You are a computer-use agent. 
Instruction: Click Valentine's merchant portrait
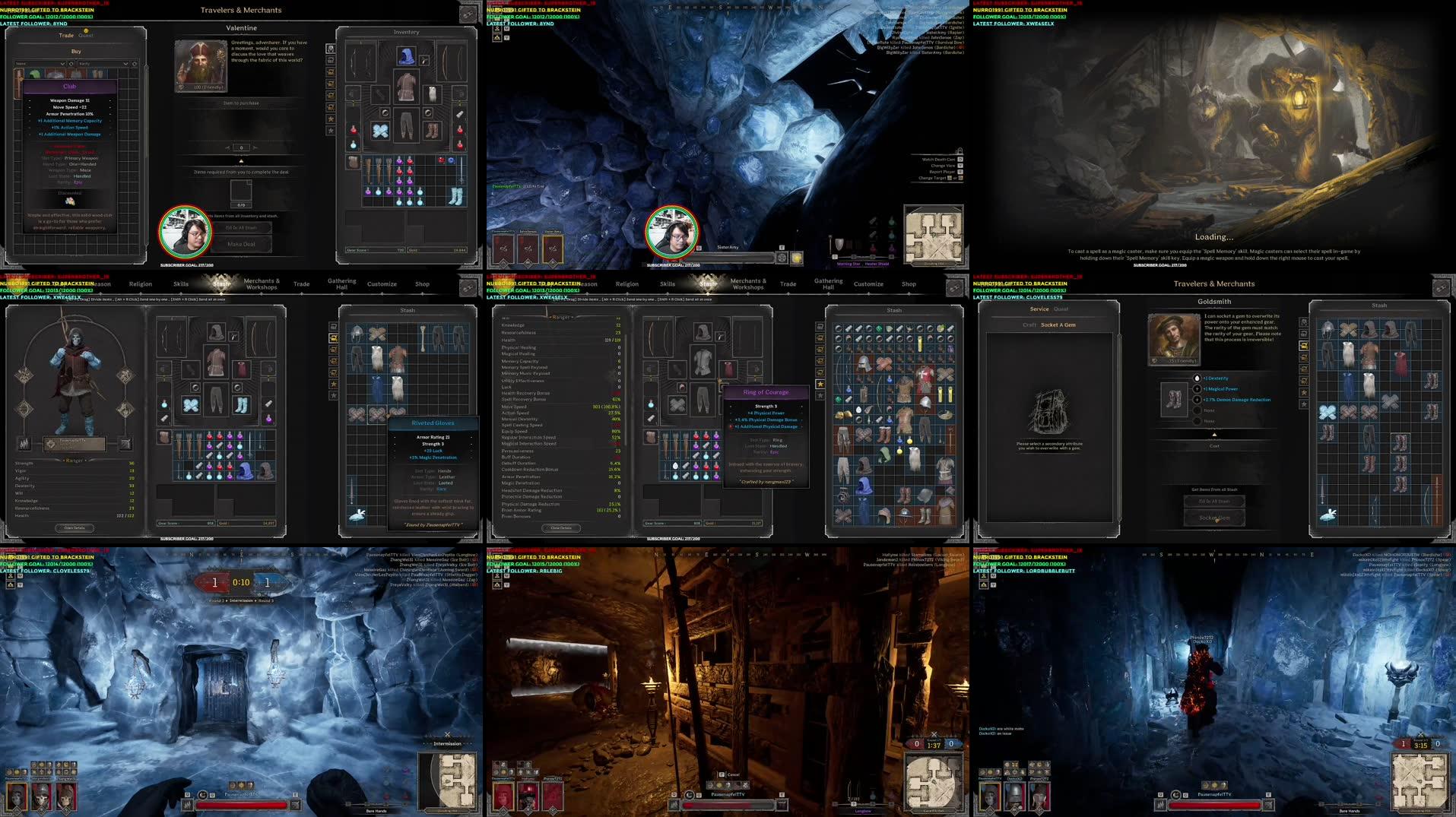pos(201,65)
